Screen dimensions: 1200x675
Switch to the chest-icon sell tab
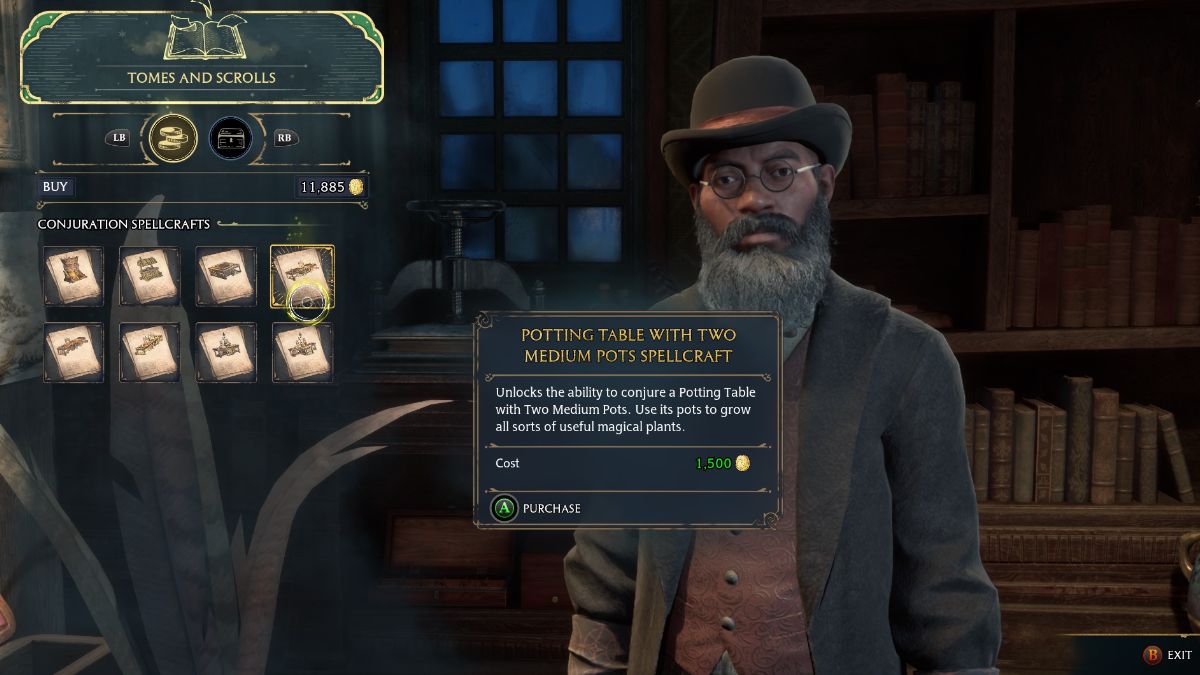[x=230, y=138]
